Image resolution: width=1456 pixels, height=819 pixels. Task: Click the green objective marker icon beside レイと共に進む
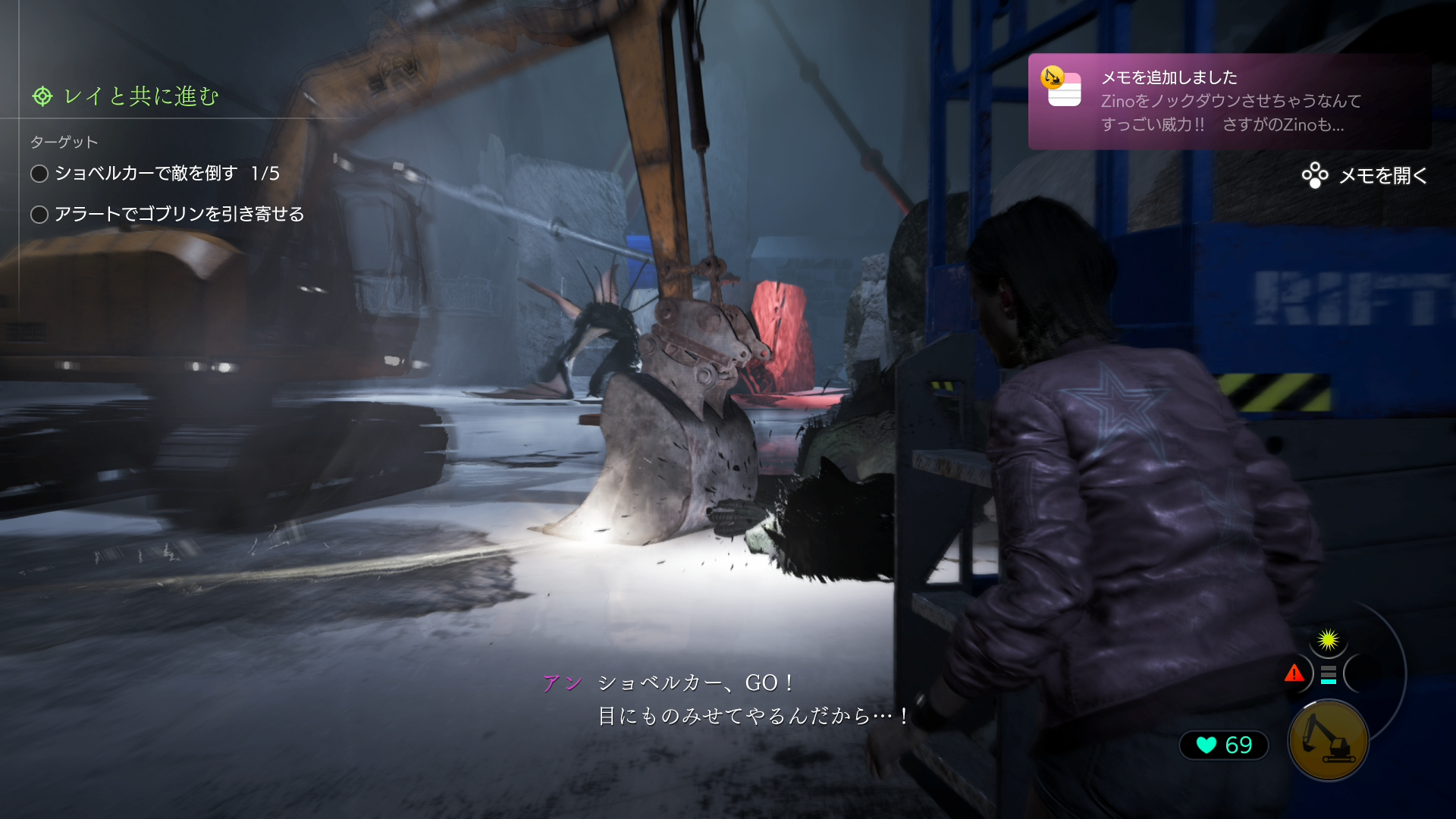[42, 96]
